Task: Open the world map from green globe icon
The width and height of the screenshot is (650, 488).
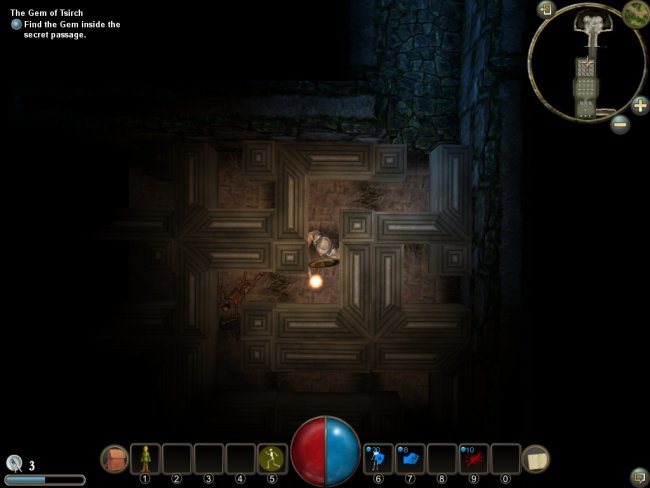Action: click(x=635, y=14)
